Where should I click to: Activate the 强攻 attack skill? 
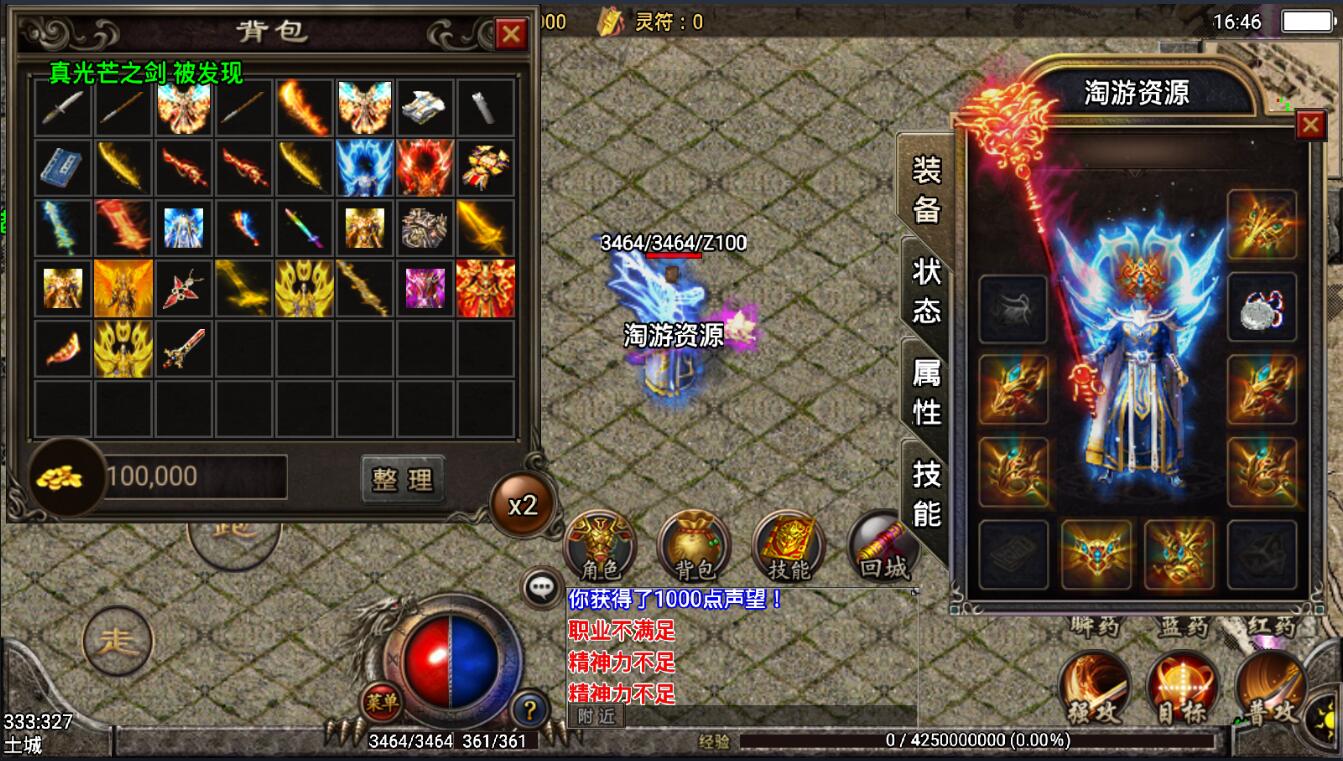coord(1095,688)
